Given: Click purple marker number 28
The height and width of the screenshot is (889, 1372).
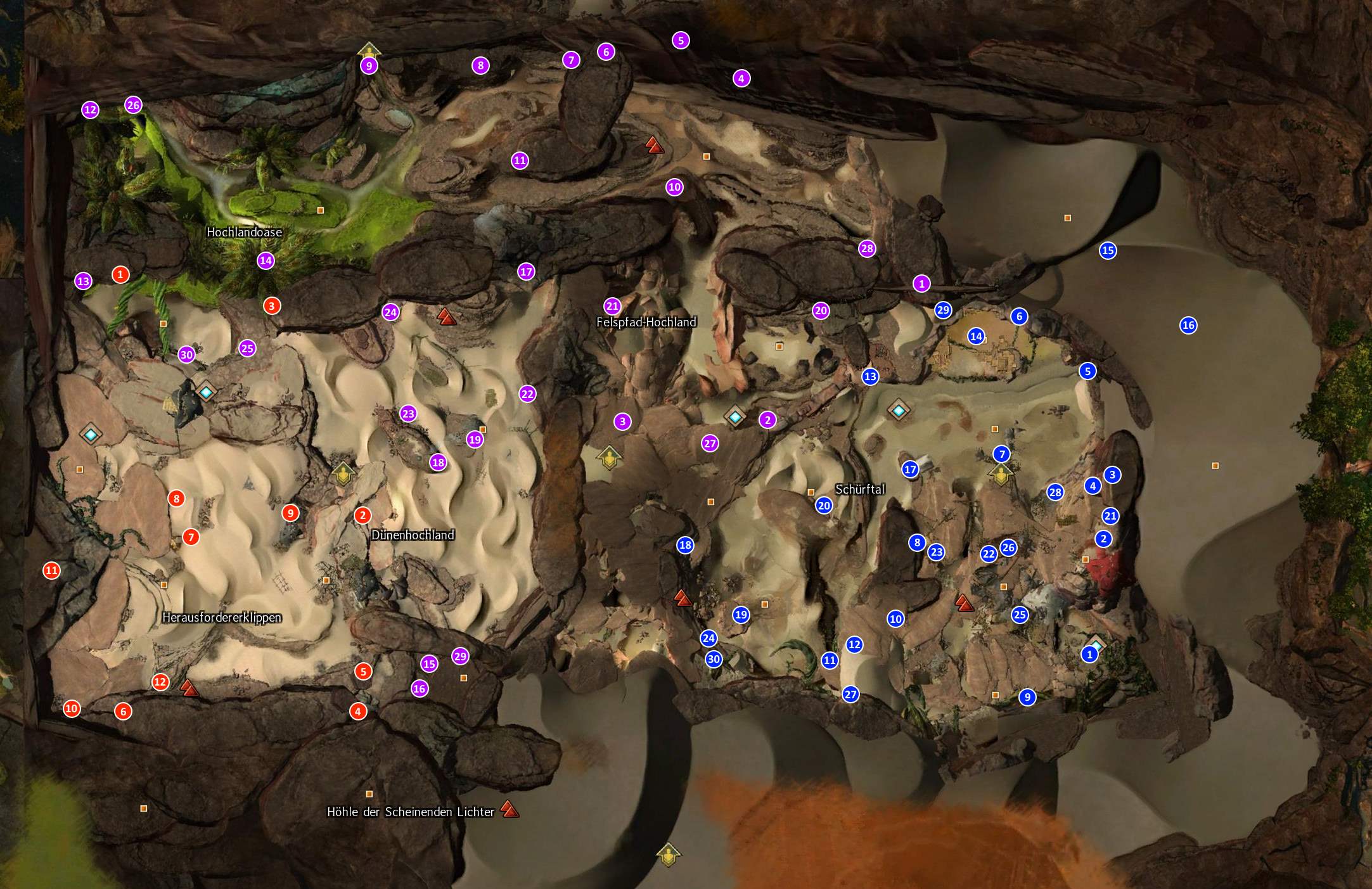Looking at the screenshot, I should pyautogui.click(x=867, y=248).
